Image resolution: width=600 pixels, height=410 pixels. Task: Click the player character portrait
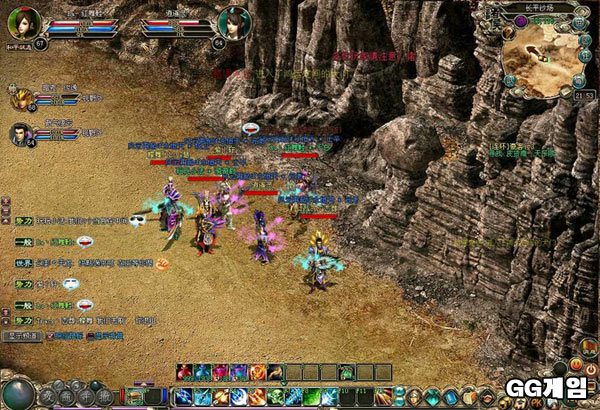point(23,22)
